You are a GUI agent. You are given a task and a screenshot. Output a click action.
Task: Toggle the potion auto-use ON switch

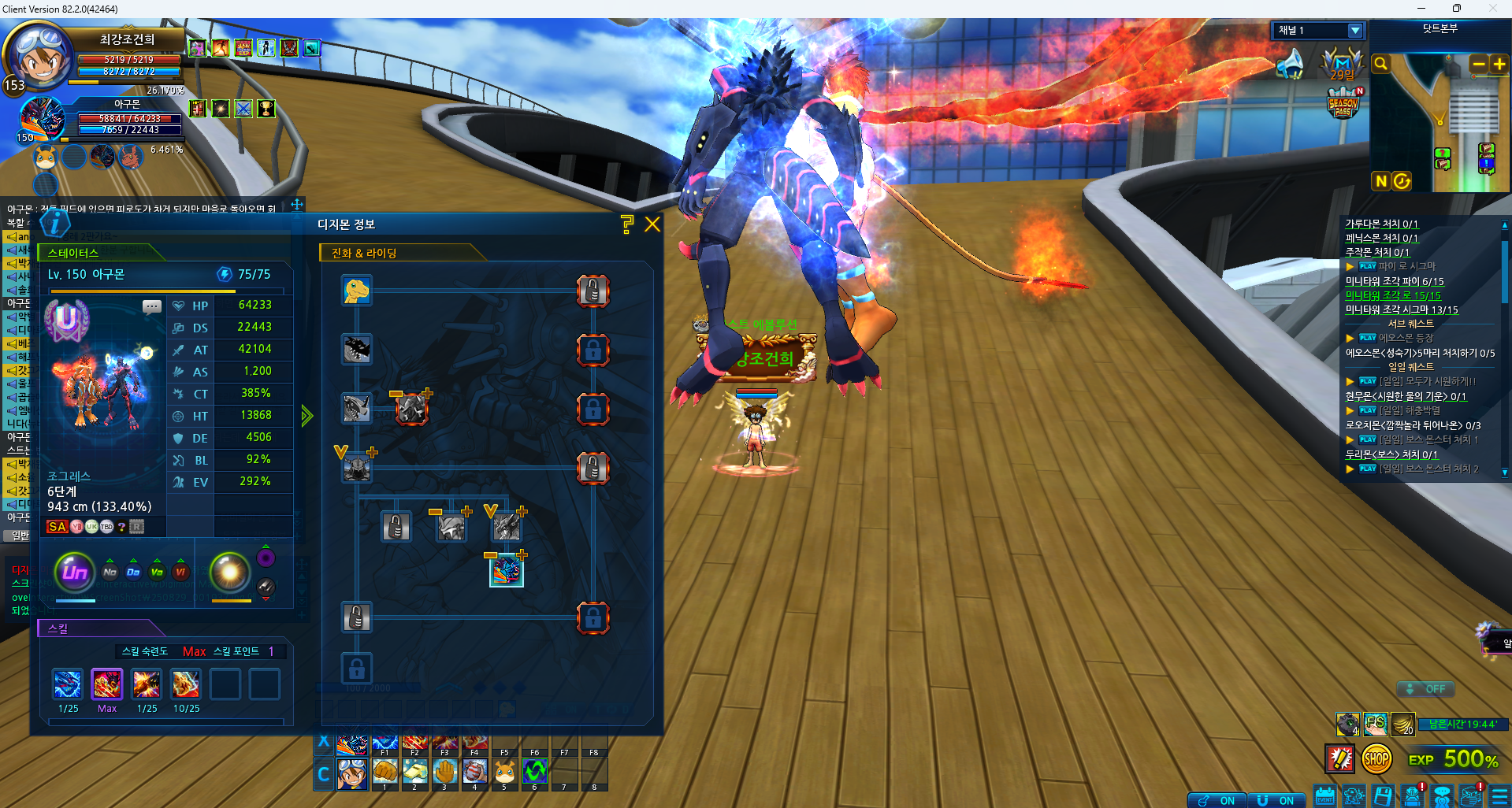pos(1217,800)
